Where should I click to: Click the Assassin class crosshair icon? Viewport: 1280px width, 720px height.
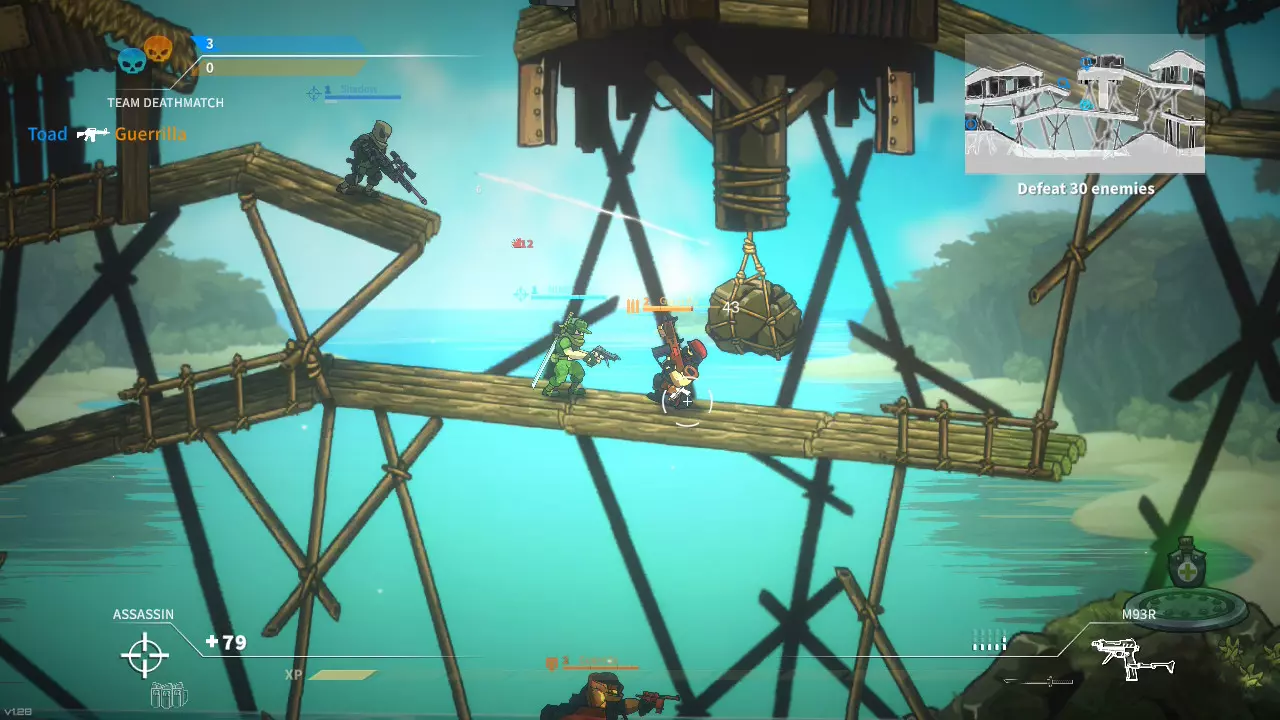(145, 655)
